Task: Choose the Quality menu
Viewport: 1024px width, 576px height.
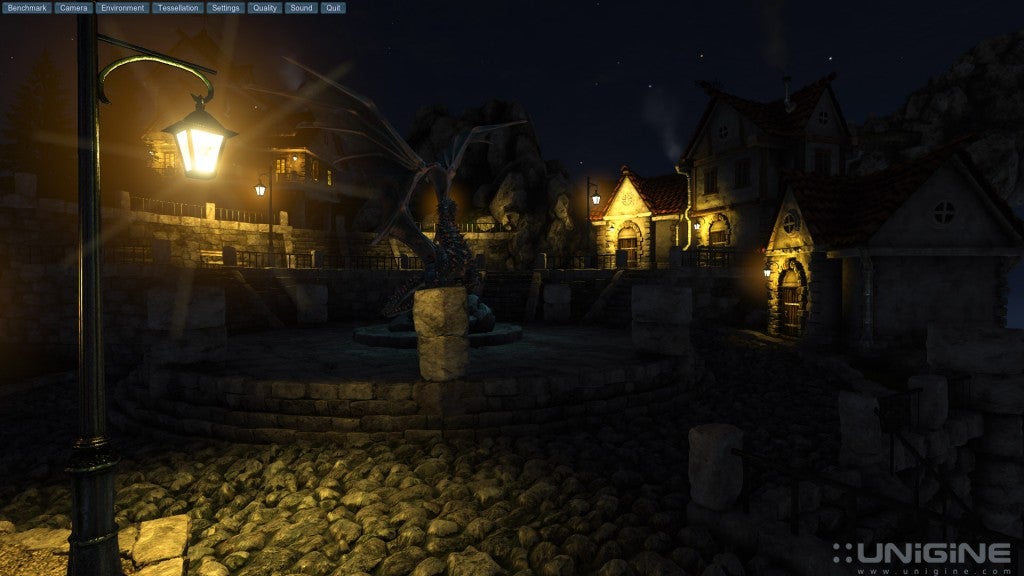Action: [x=265, y=8]
